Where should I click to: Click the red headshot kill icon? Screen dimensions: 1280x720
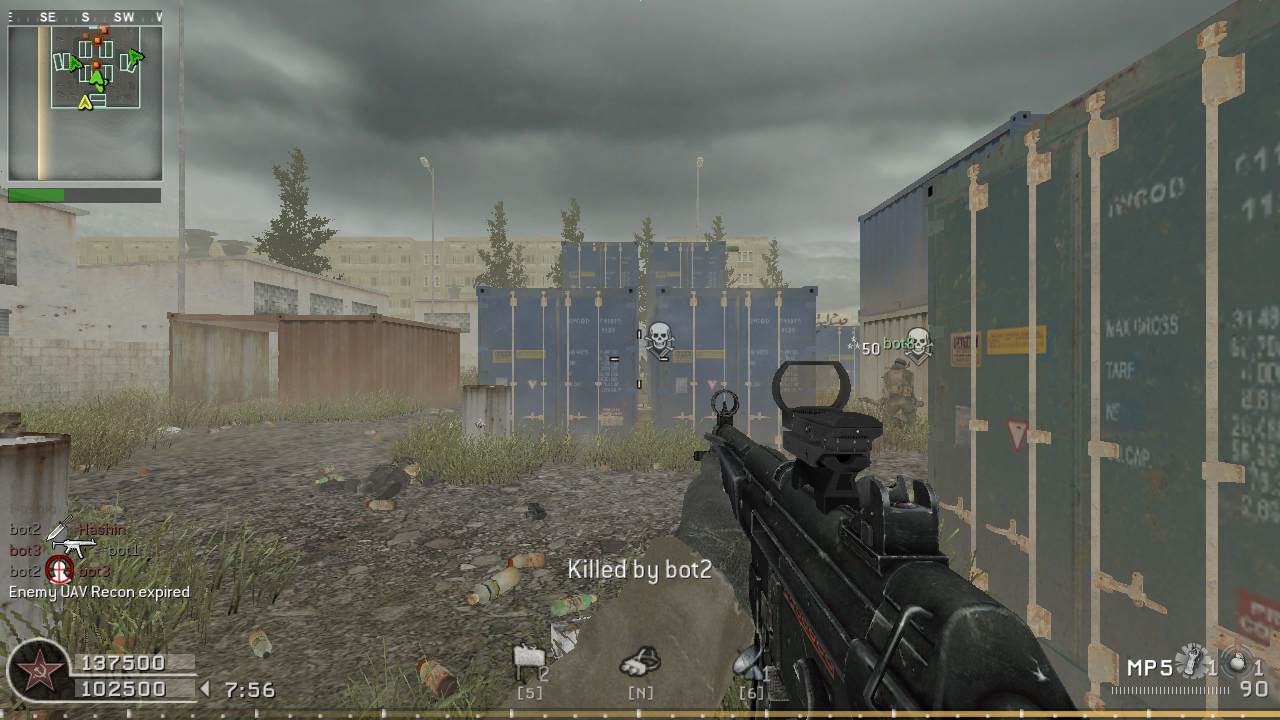tap(60, 571)
